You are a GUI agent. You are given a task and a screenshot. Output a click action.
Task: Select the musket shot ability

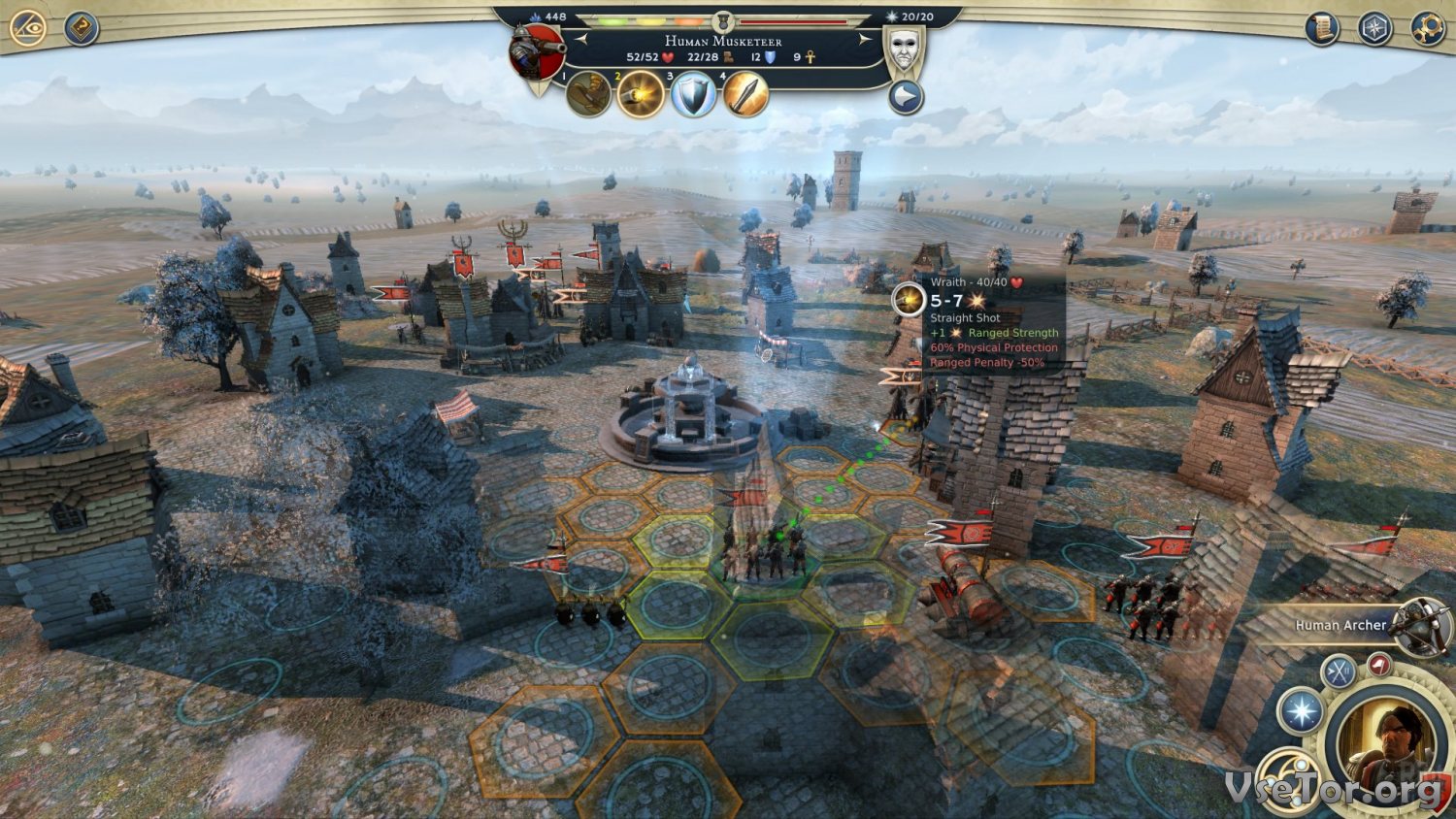click(641, 94)
